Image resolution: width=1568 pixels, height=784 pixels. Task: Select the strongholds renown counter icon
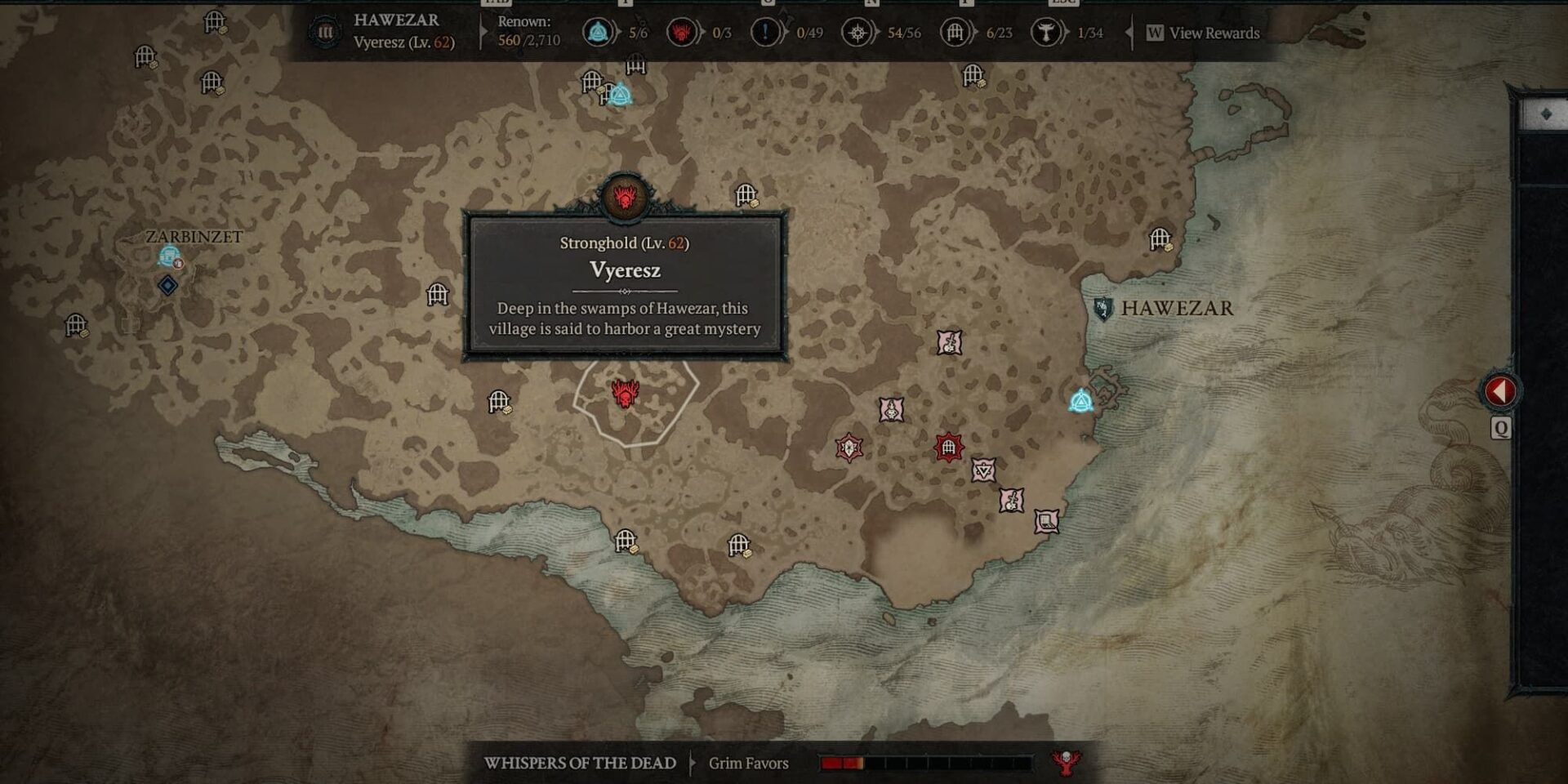point(681,33)
